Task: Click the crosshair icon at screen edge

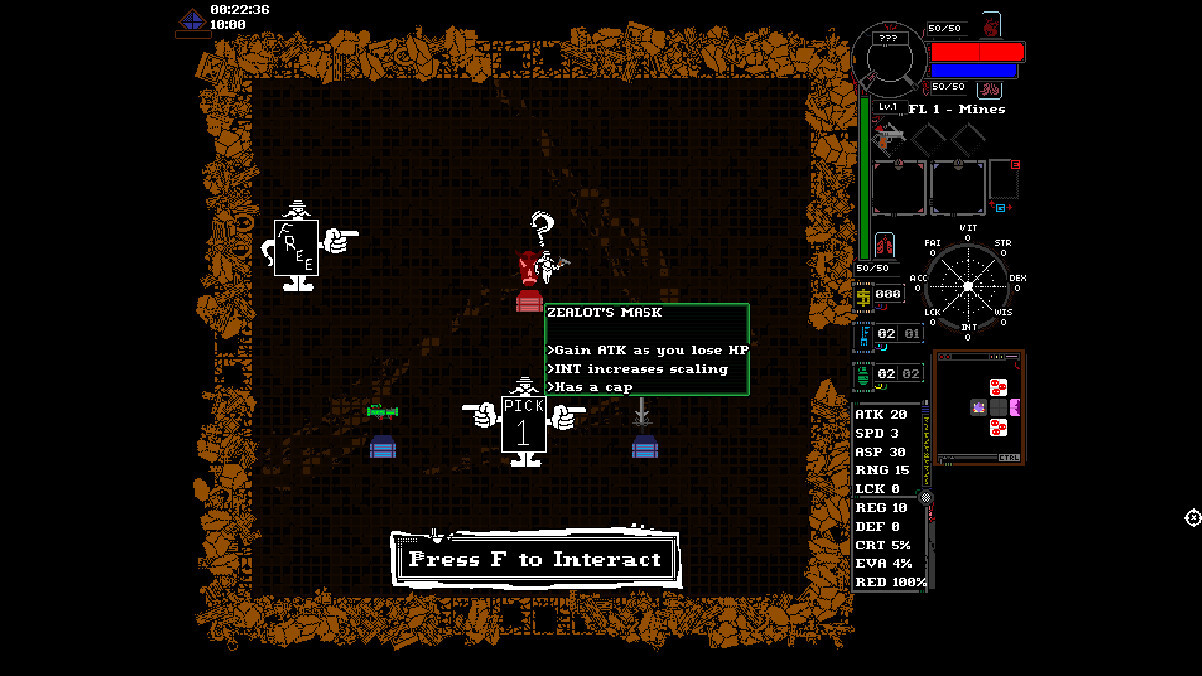Action: tap(1192, 517)
